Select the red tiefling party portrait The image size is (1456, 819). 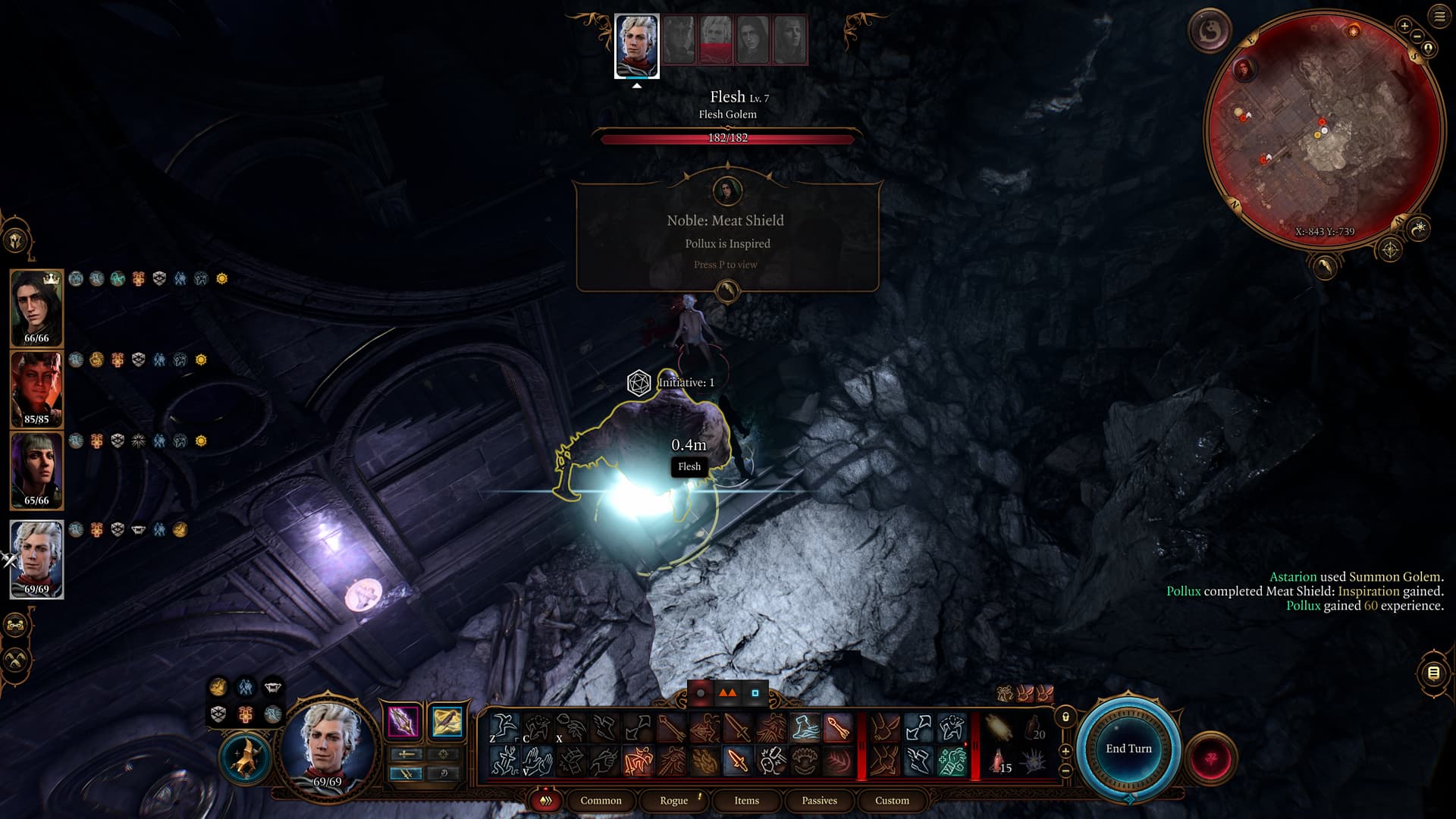point(36,388)
